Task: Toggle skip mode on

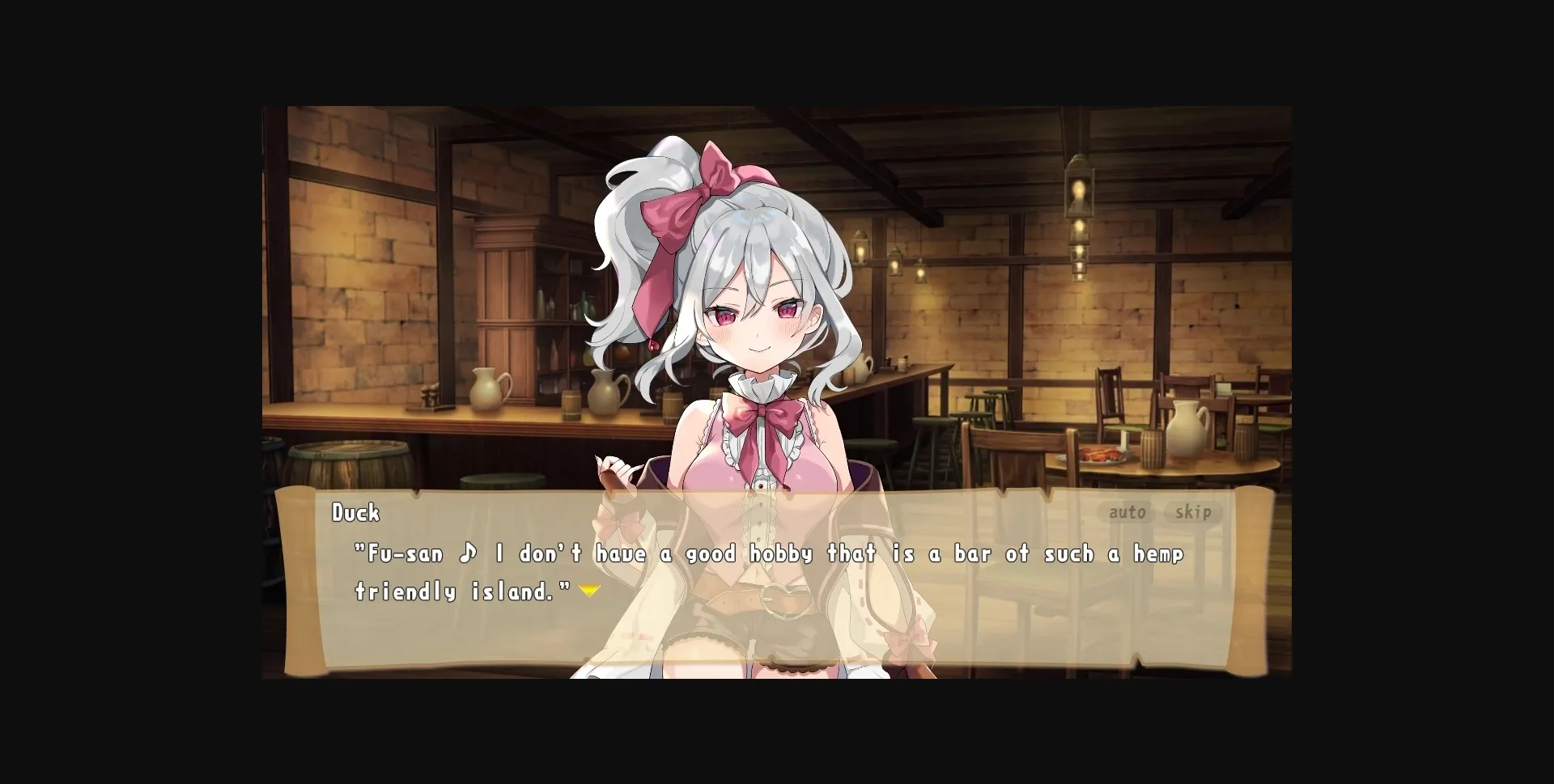Action: pos(1193,512)
